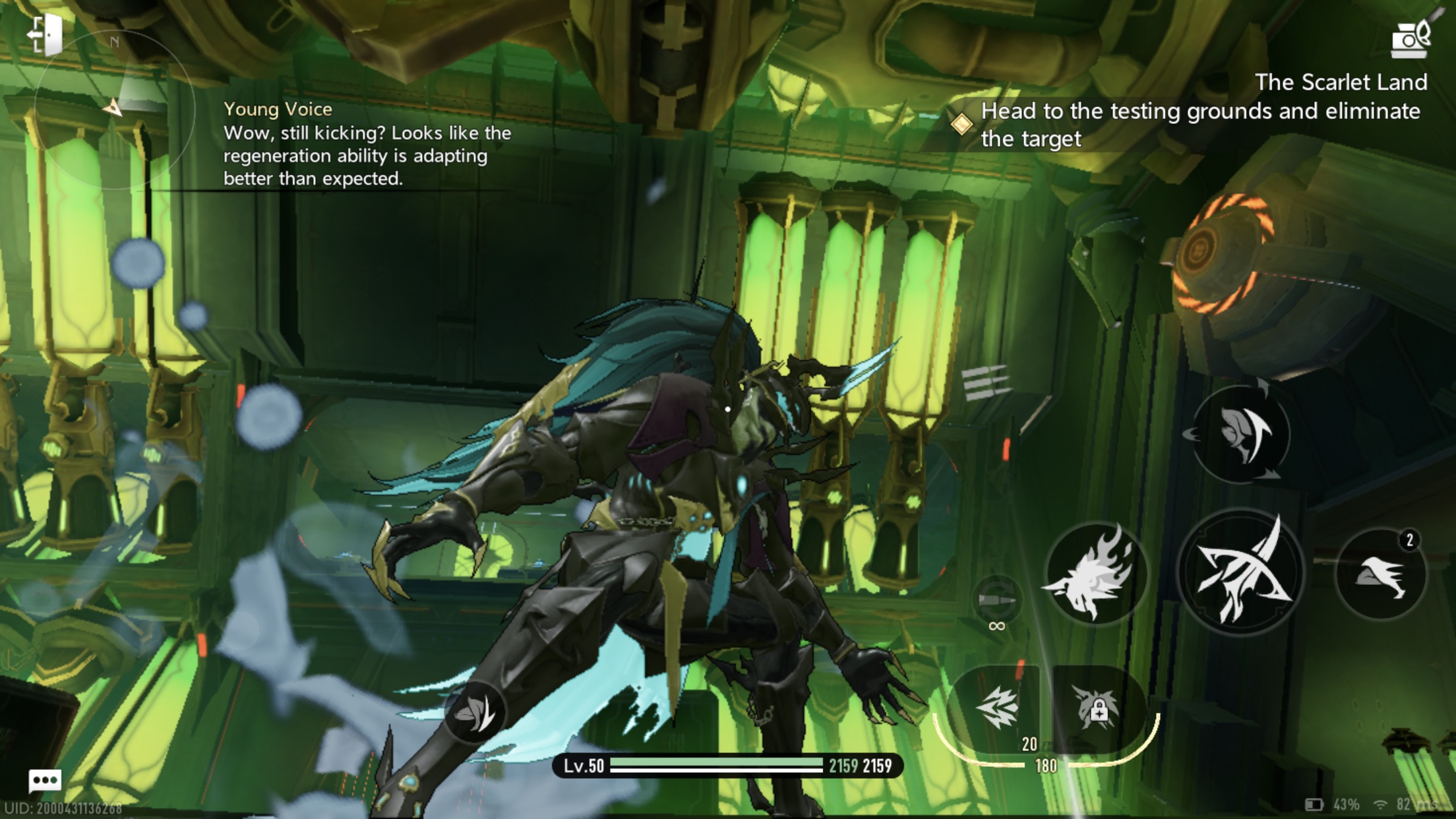
Task: Activate the flaming beast head skill
Action: tap(1095, 574)
